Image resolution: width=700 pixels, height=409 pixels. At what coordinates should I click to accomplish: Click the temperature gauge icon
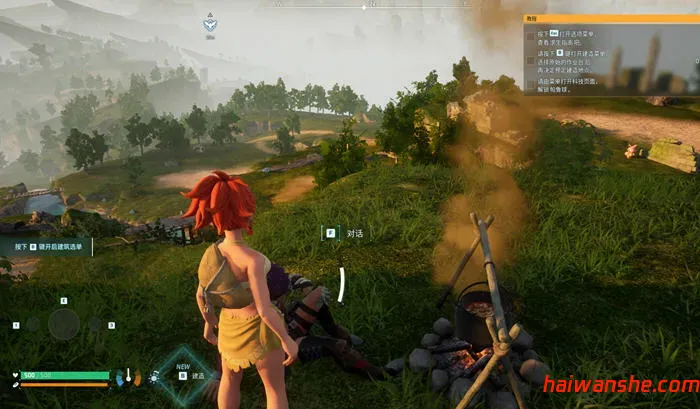[x=129, y=377]
